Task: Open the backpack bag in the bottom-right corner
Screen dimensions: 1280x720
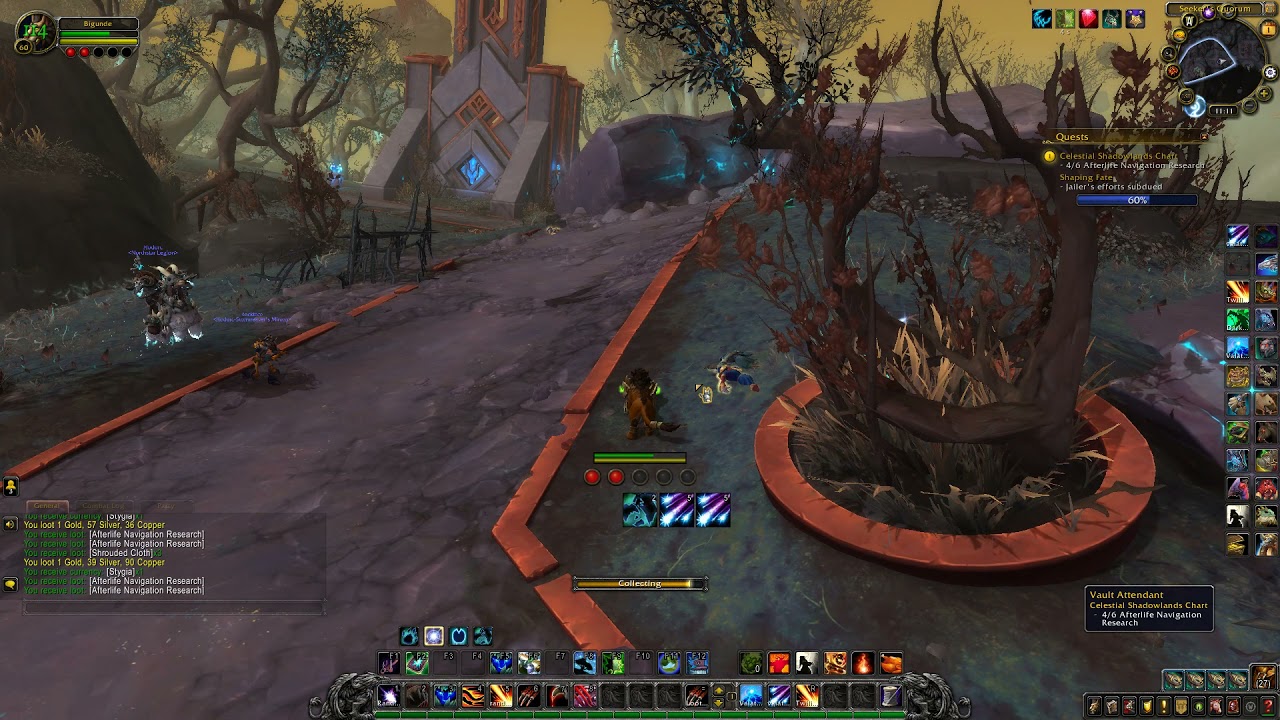Action: click(1263, 677)
